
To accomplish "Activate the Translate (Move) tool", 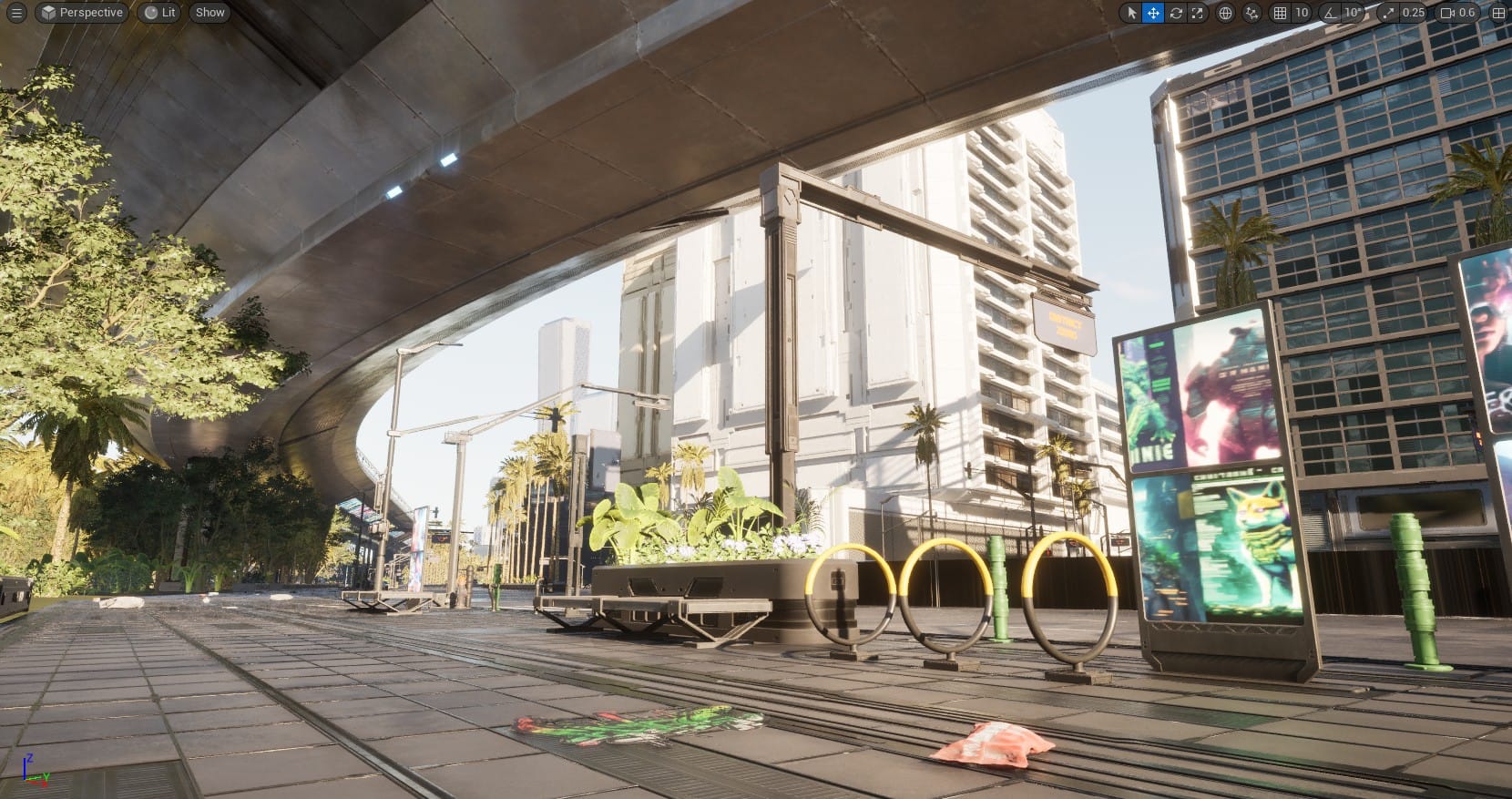I will pyautogui.click(x=1152, y=13).
